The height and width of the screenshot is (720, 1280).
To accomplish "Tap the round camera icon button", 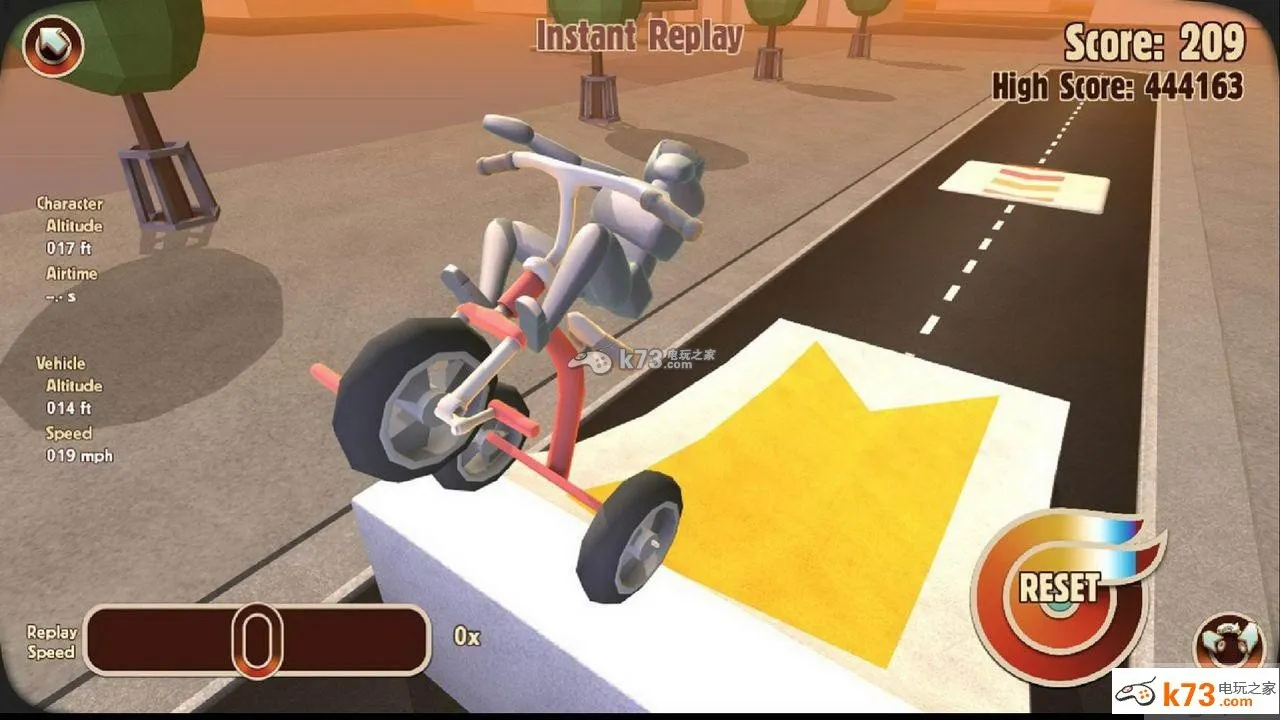I will tap(1228, 641).
